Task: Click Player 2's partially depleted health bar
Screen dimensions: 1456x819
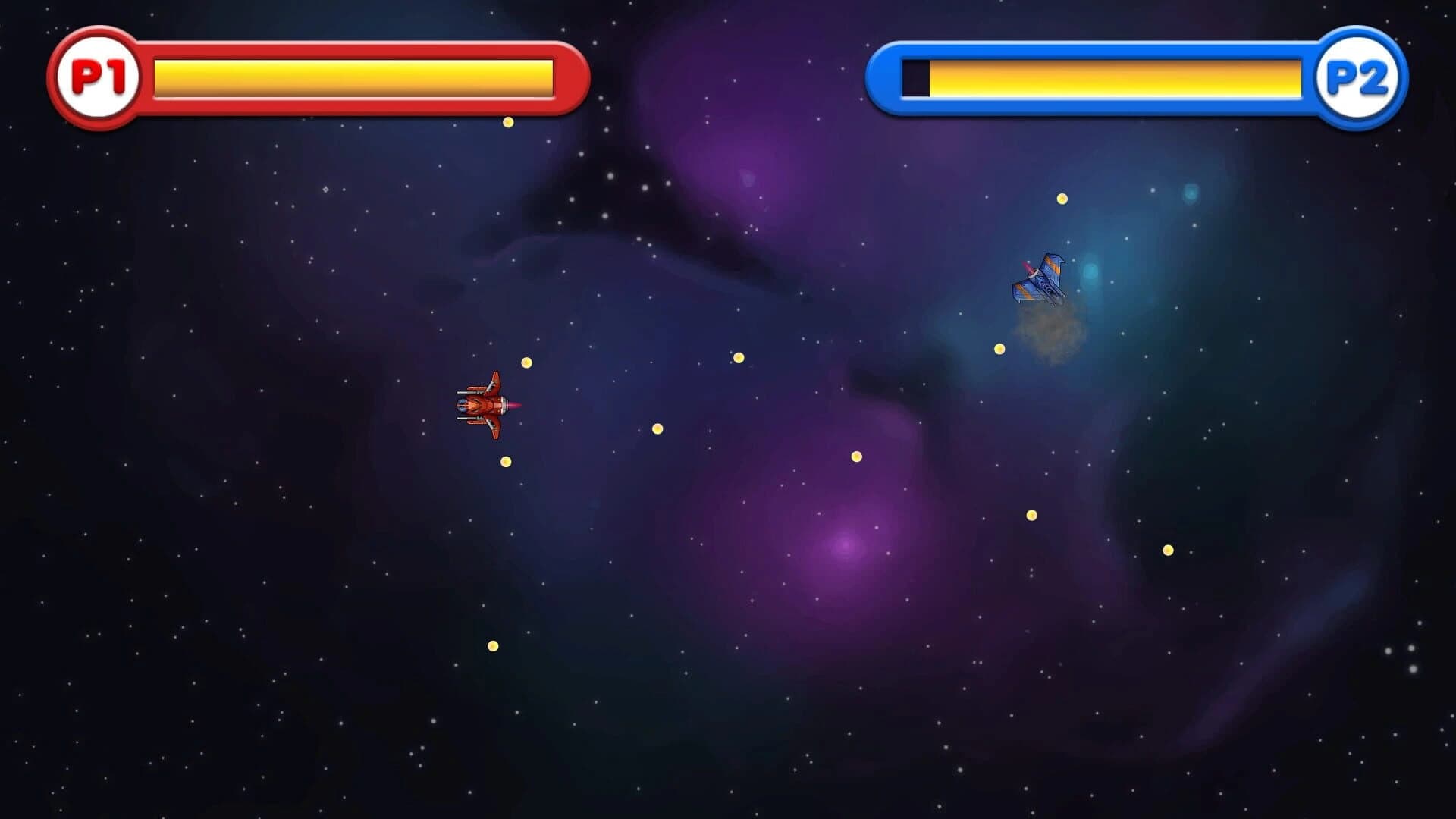Action: (x=1115, y=76)
